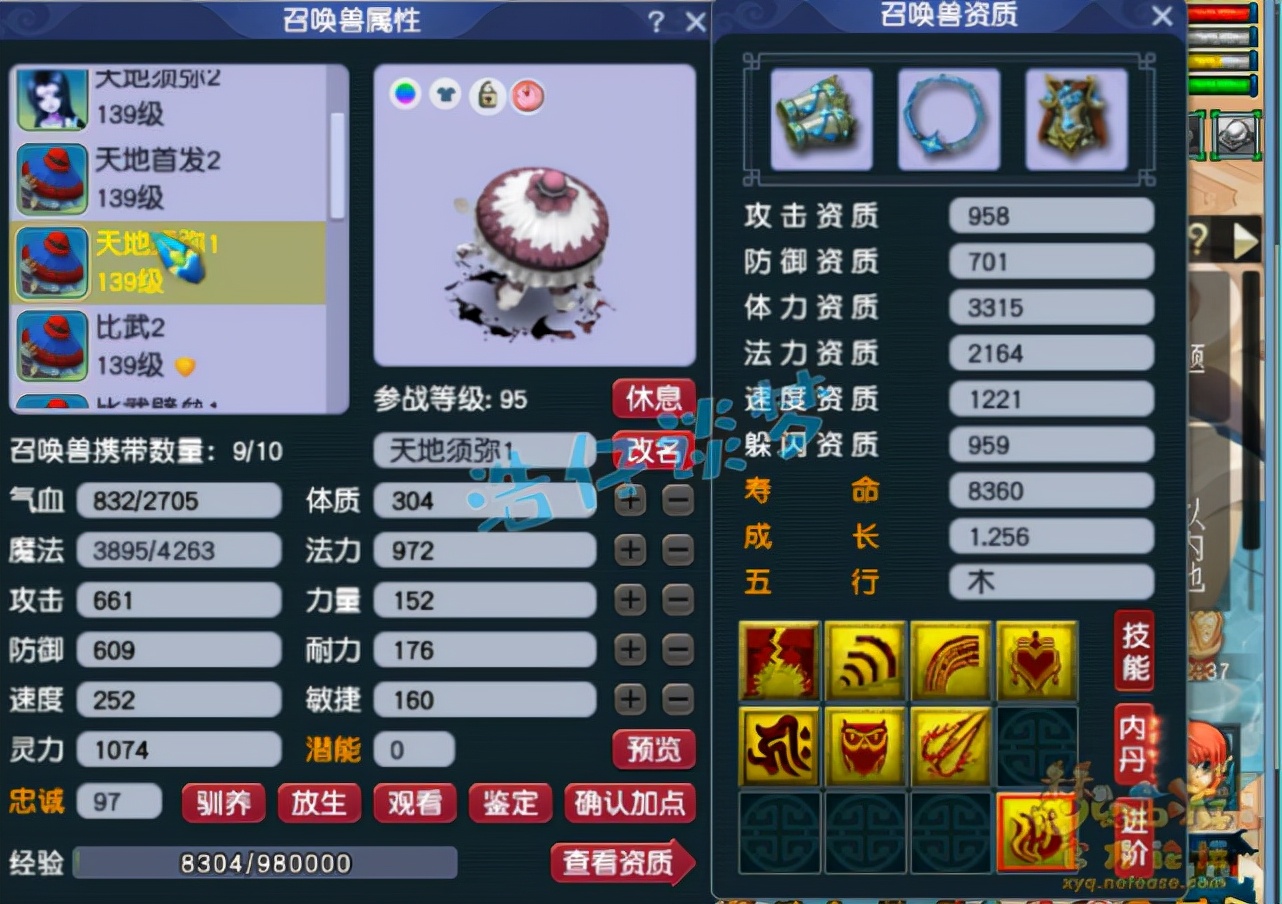Click the sound-wave skill icon

pos(864,660)
